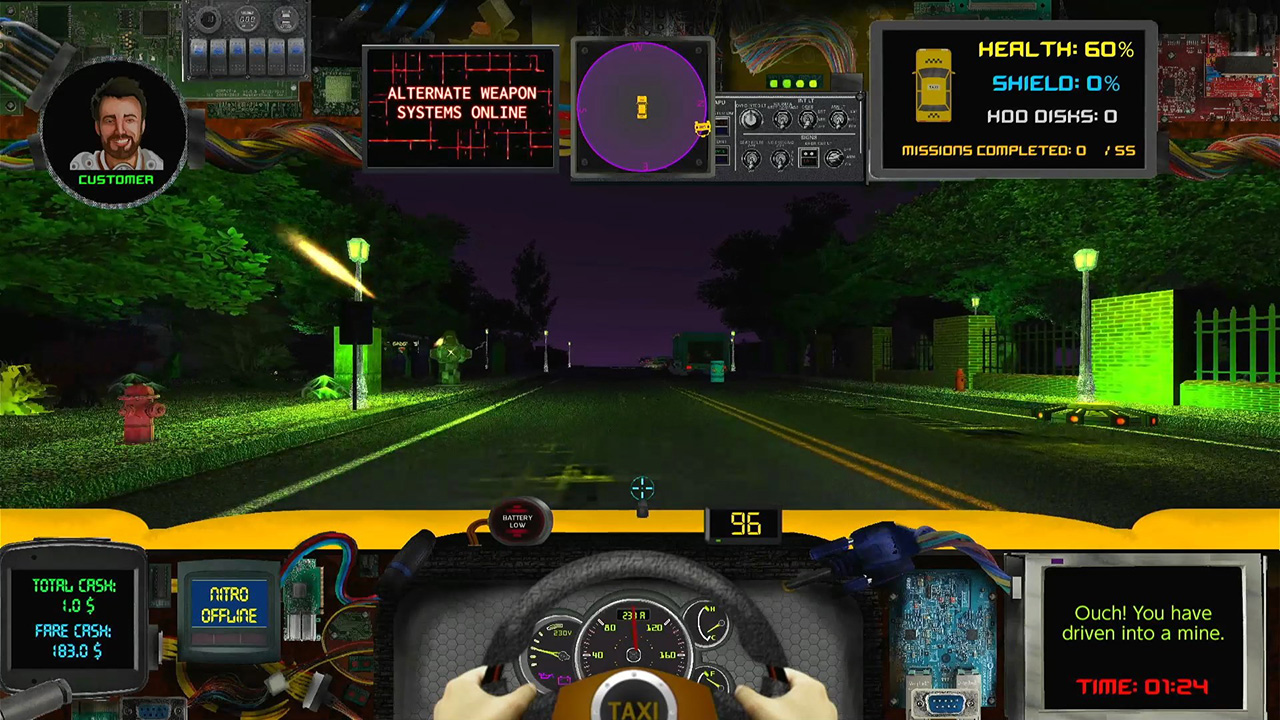Flip the DOME toggle switch on the radio panel
Image resolution: width=1280 pixels, height=720 pixels.
tap(807, 120)
